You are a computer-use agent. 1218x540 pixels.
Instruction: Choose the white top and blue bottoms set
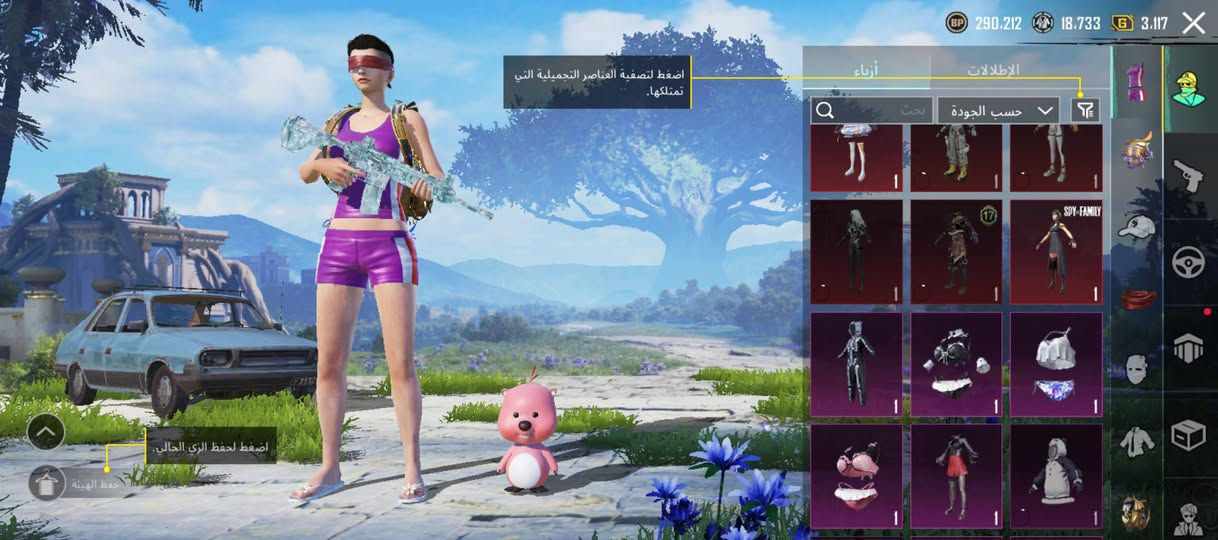[x=1056, y=365]
